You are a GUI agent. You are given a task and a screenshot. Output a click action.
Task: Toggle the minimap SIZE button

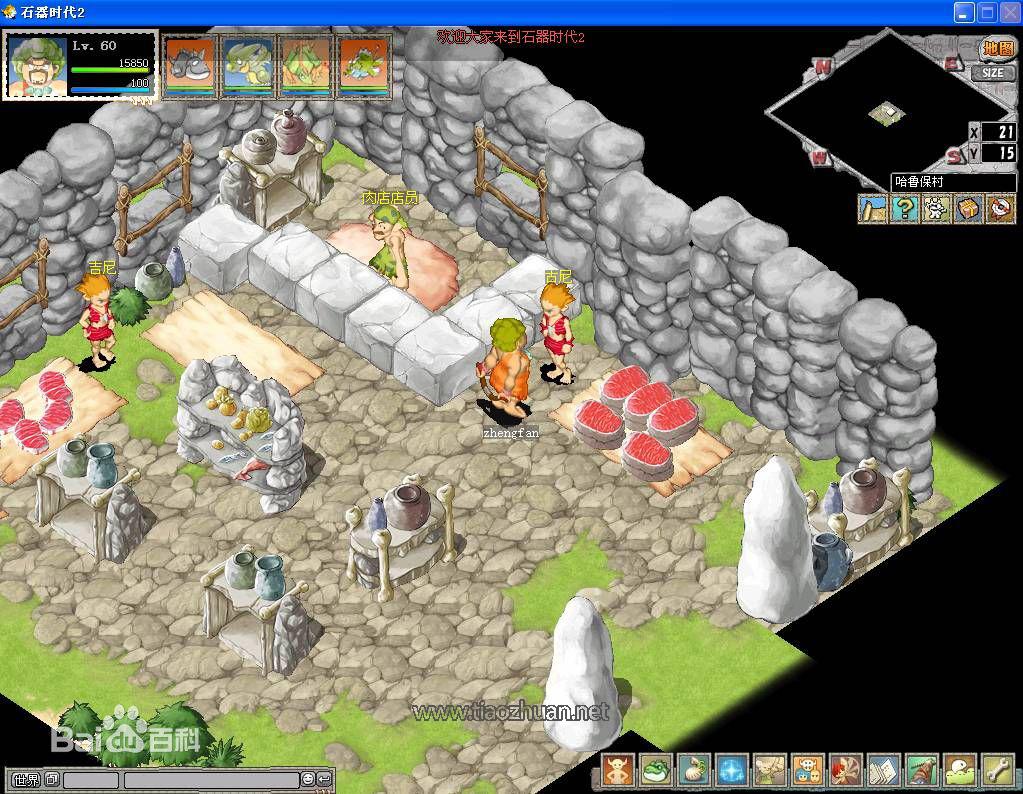pos(992,73)
